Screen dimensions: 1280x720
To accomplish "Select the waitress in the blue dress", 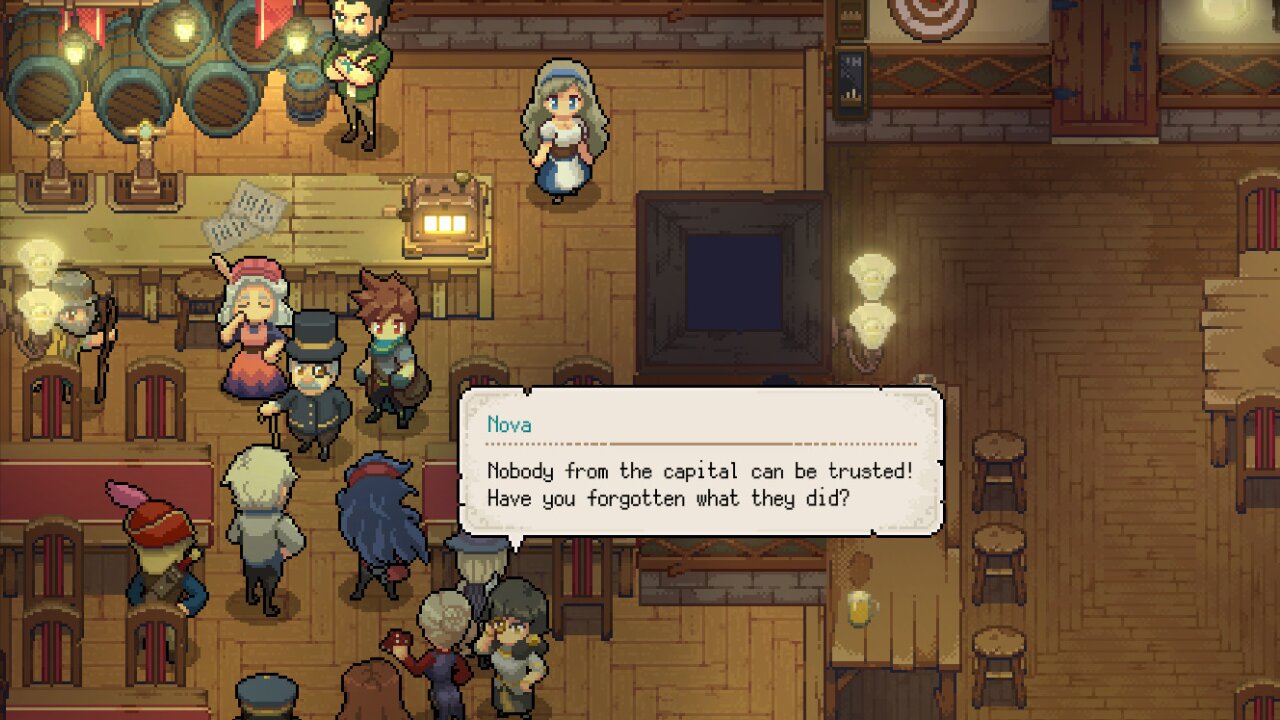I will pos(565,130).
